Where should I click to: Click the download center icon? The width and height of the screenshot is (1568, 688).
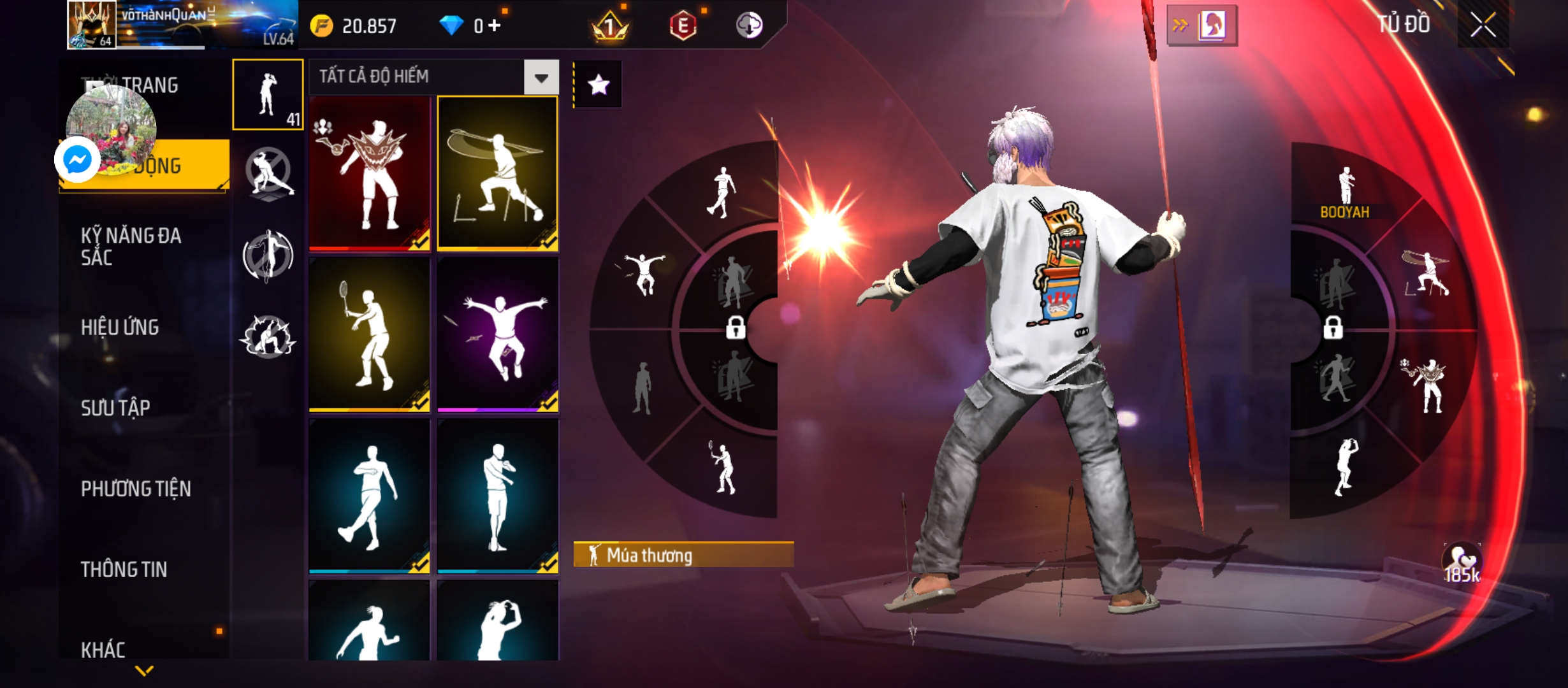pyautogui.click(x=749, y=26)
